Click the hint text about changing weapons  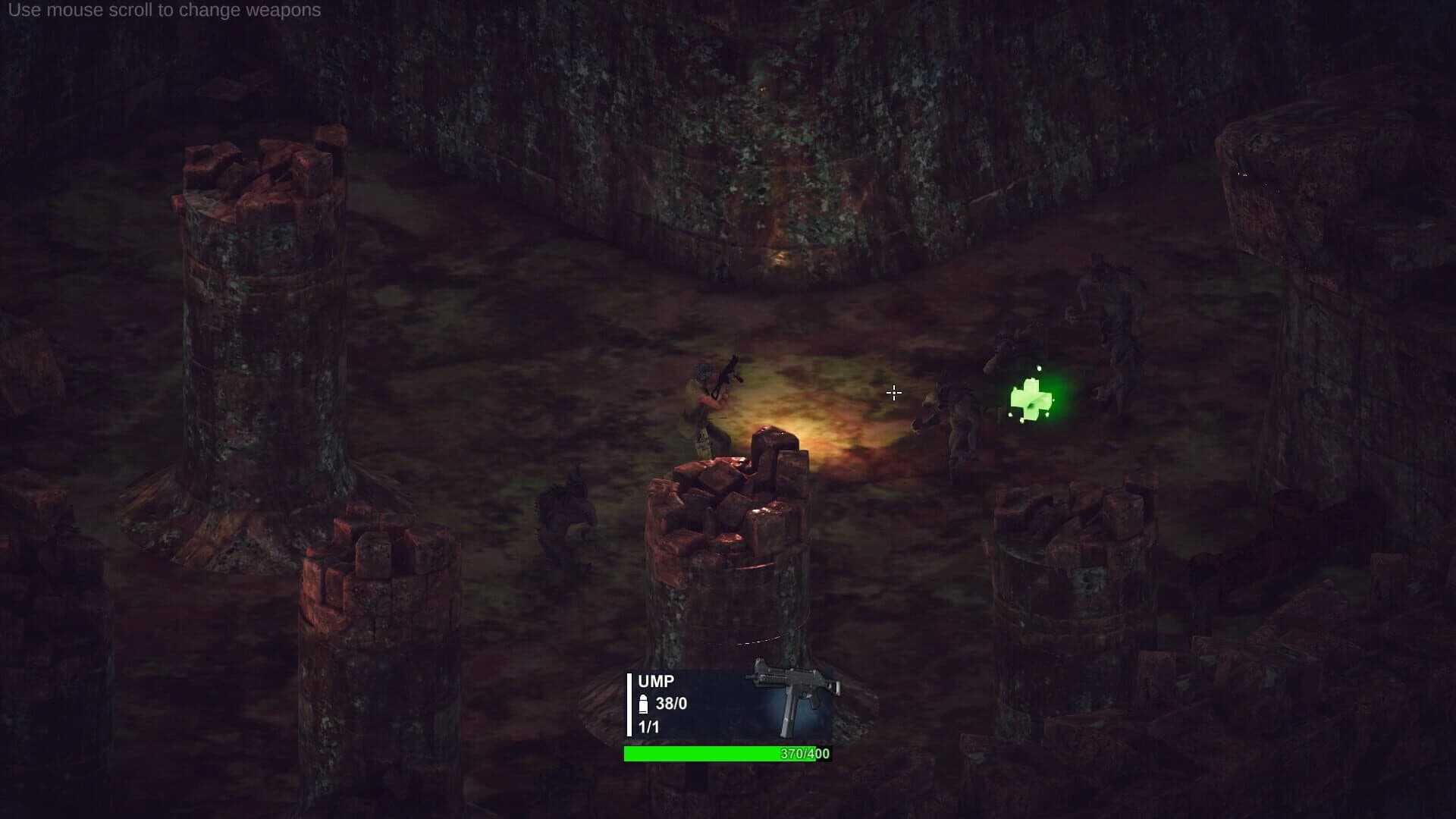(167, 11)
